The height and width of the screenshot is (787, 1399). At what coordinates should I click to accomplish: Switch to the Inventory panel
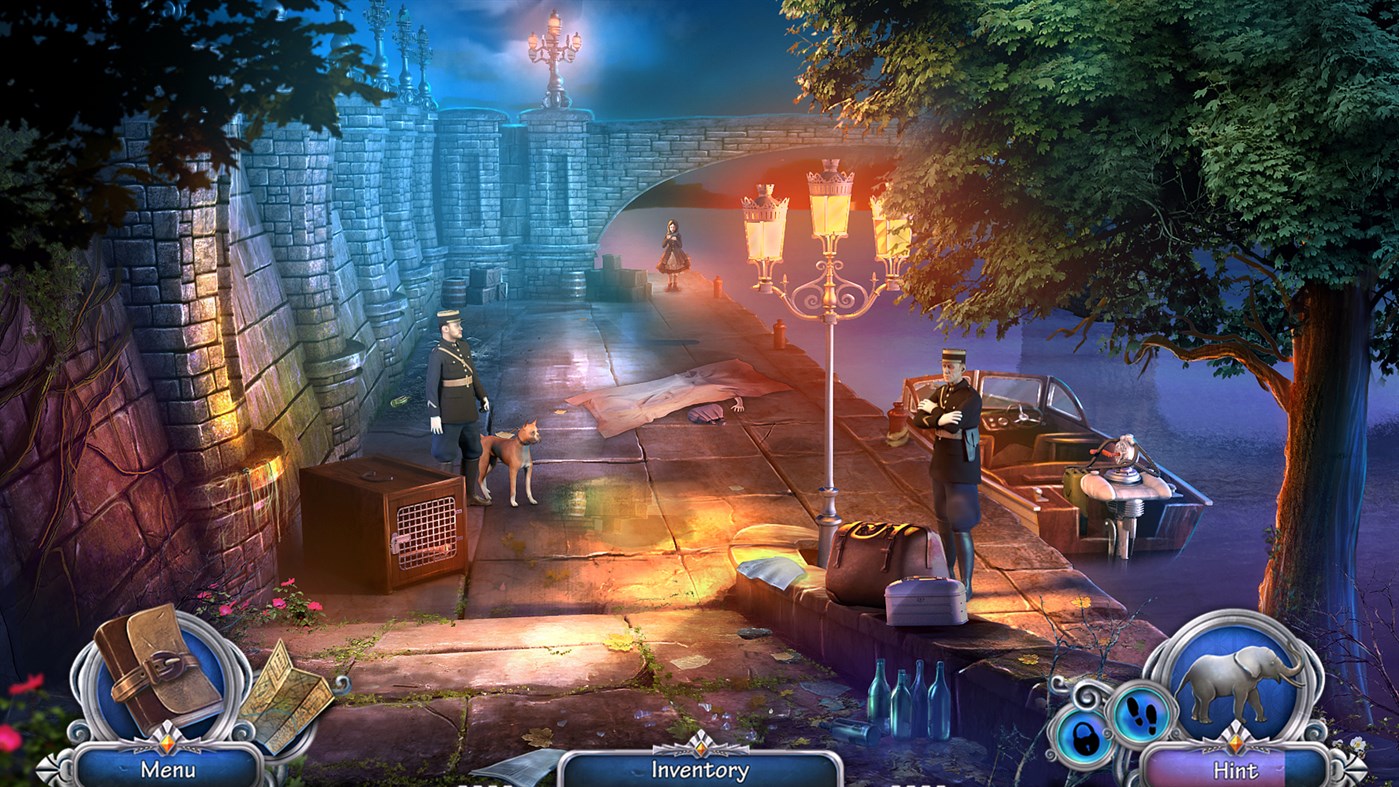coord(700,768)
